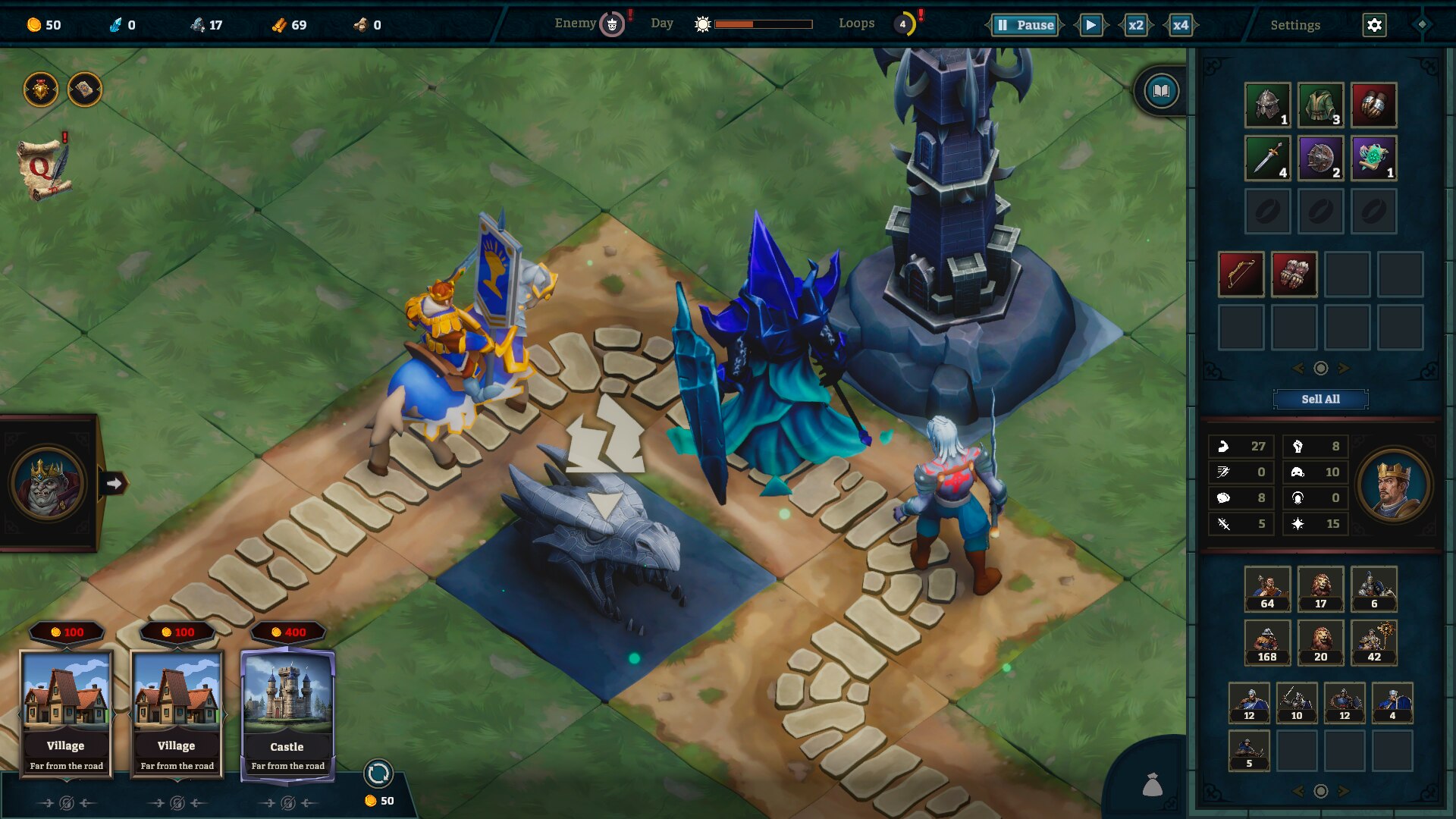1456x819 pixels.
Task: Click the red gauntlets inventory item
Action: [1294, 274]
